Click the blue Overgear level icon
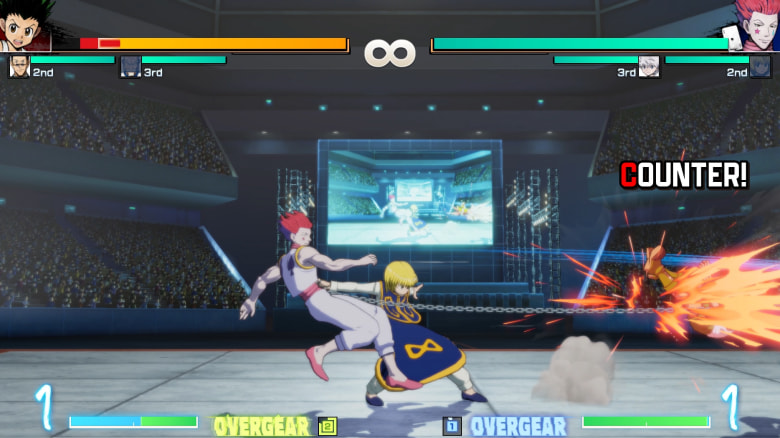The image size is (780, 438). [452, 426]
